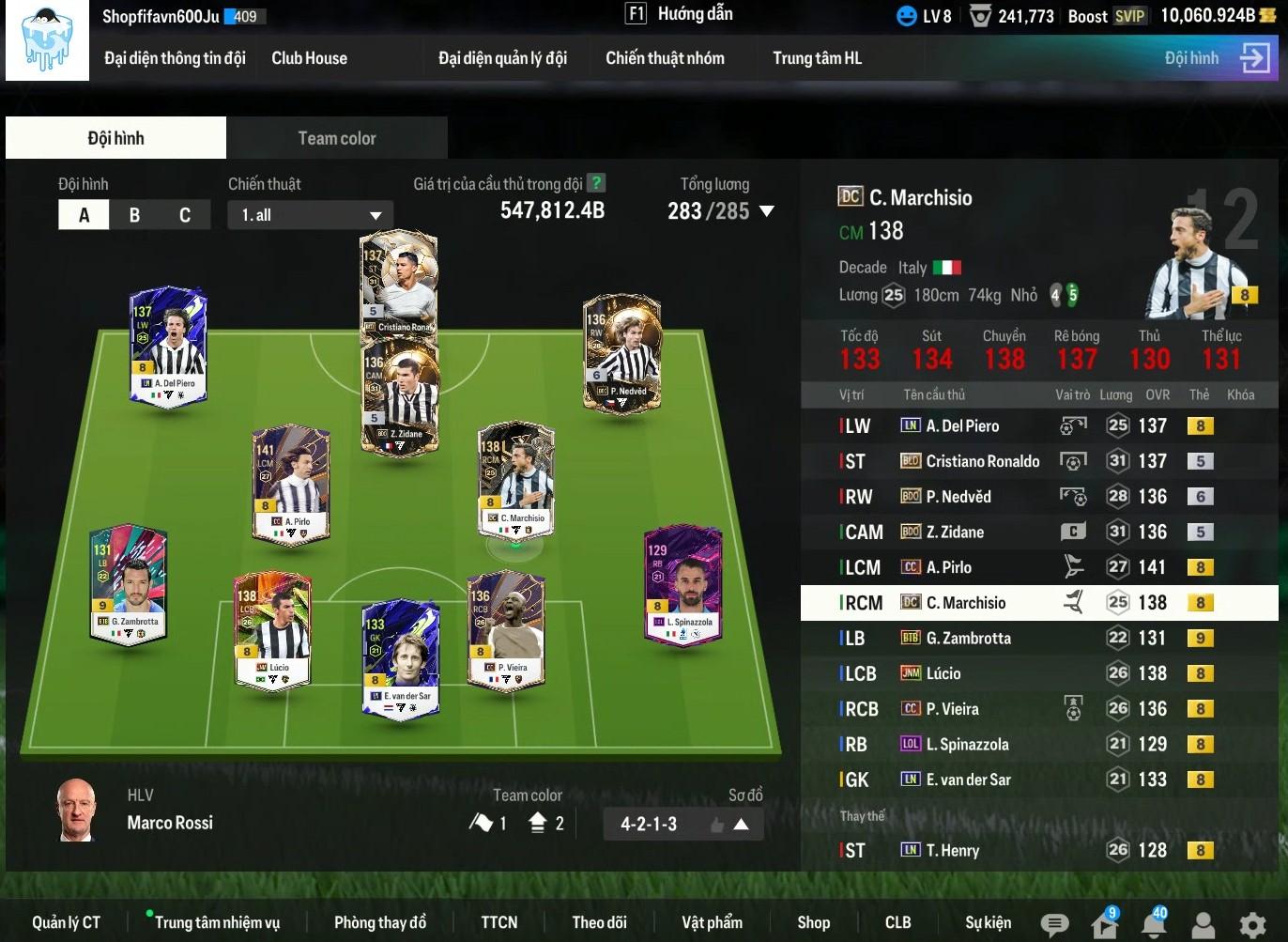Pick the E. van der Sar goalkeeper card
This screenshot has height=942, width=1288.
click(401, 656)
